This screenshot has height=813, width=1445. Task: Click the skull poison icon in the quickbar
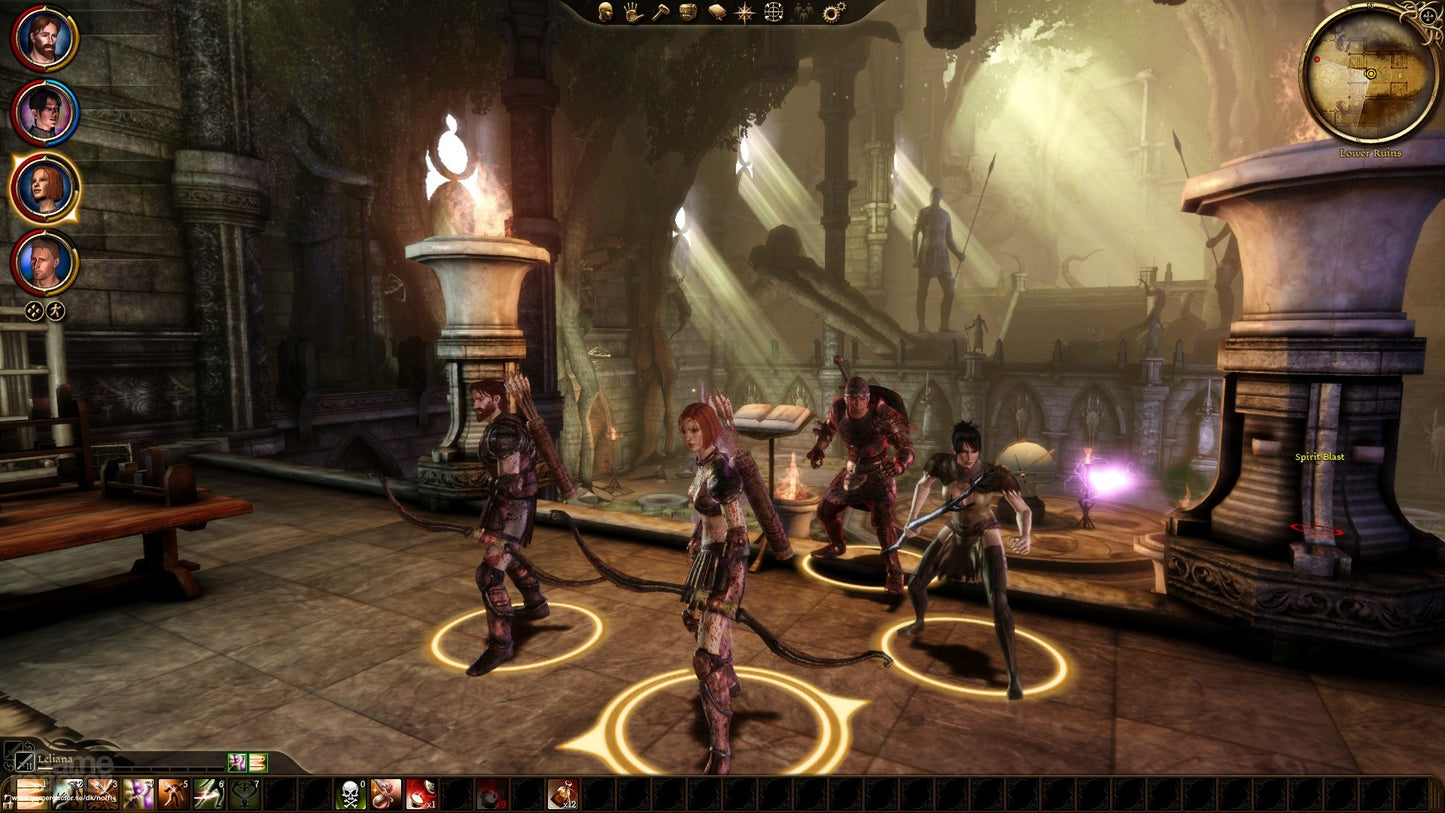[x=350, y=792]
